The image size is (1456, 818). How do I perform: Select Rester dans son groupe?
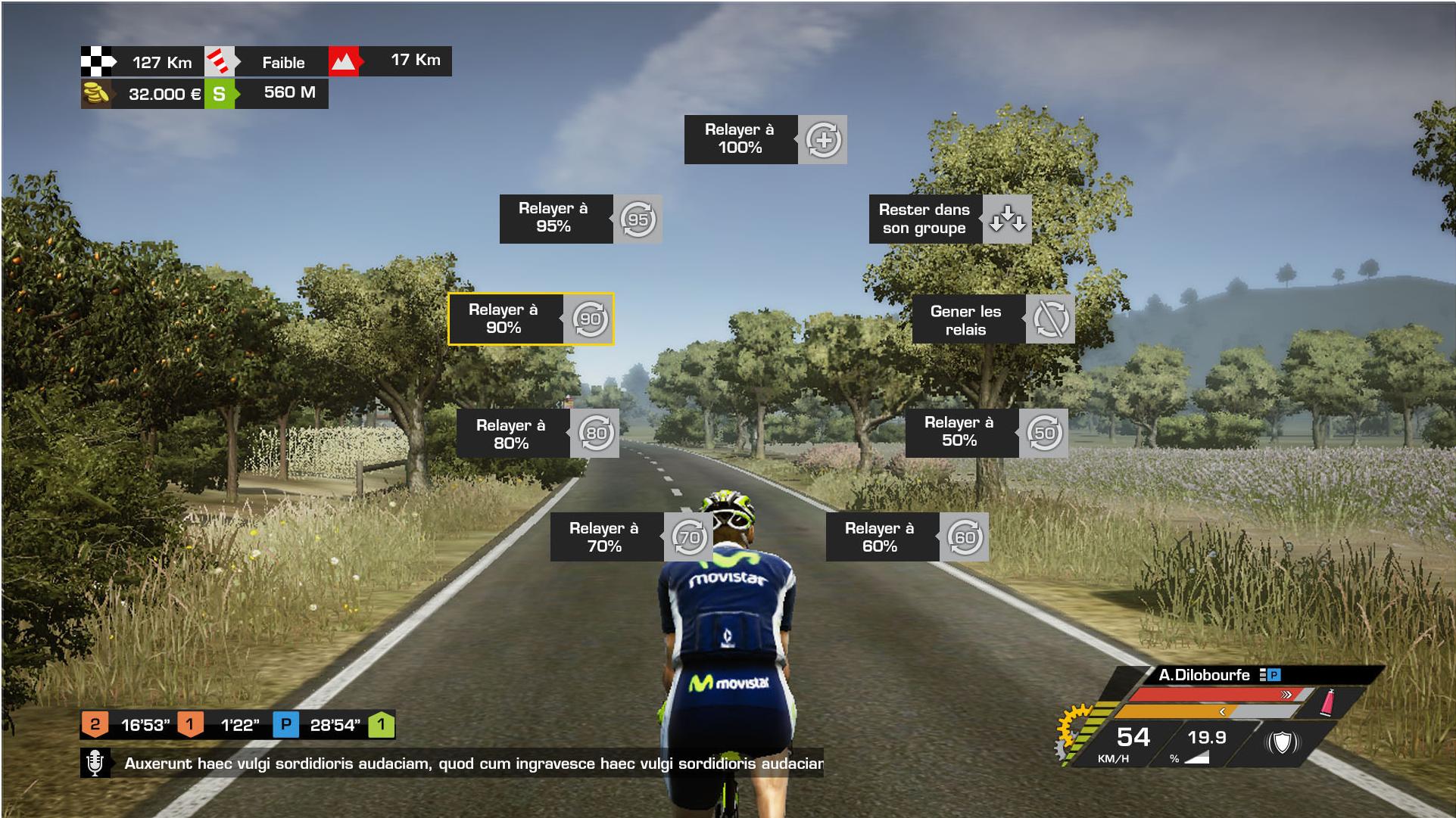(x=949, y=219)
